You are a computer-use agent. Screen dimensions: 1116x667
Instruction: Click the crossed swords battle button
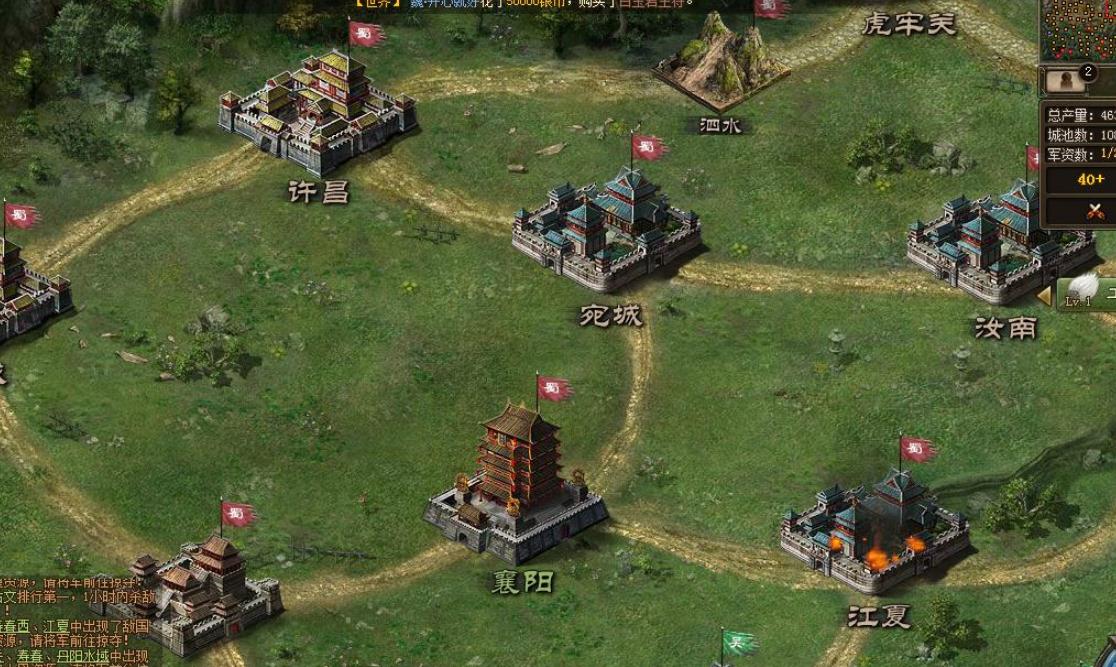pos(1094,210)
